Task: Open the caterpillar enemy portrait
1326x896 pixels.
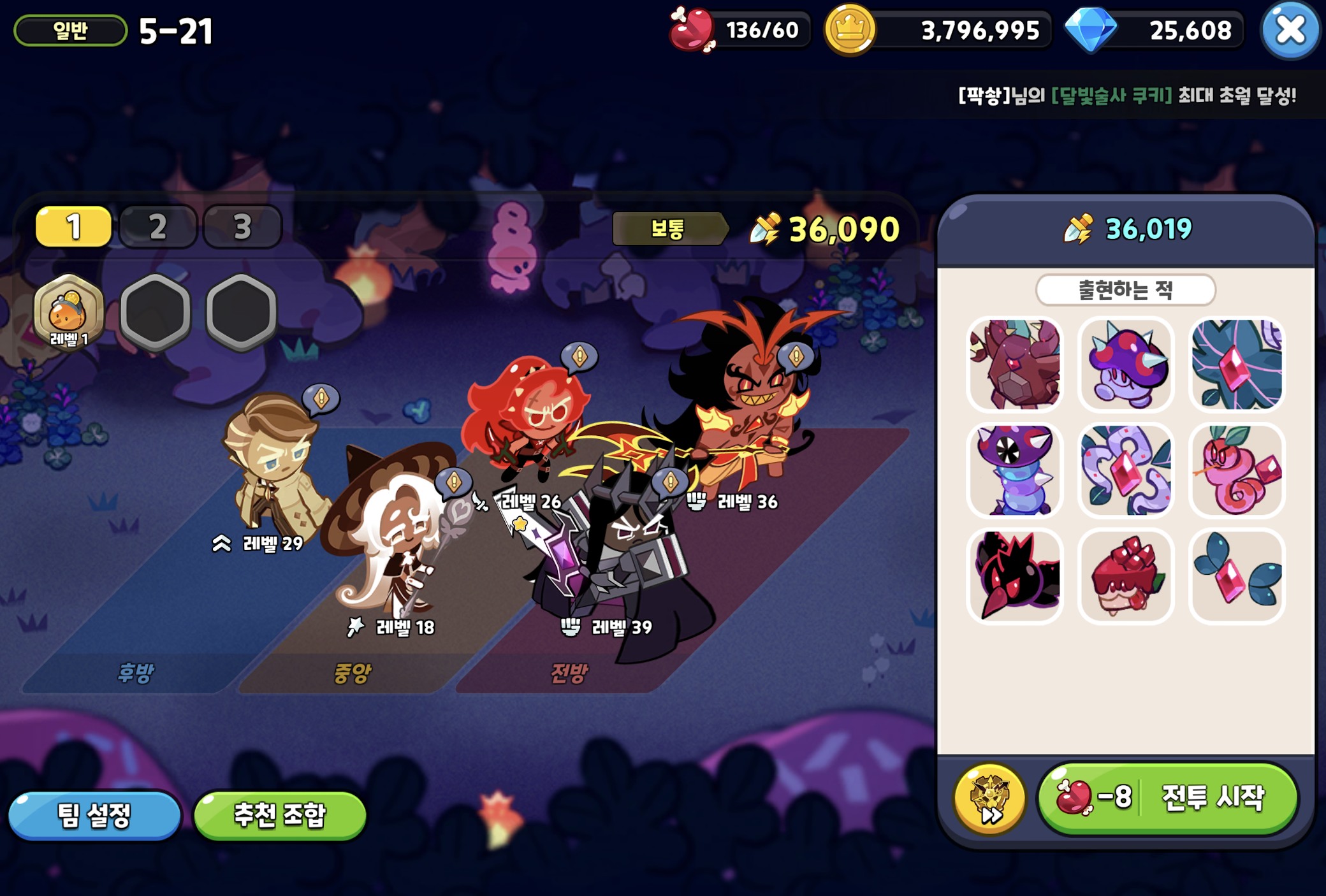Action: click(1015, 470)
